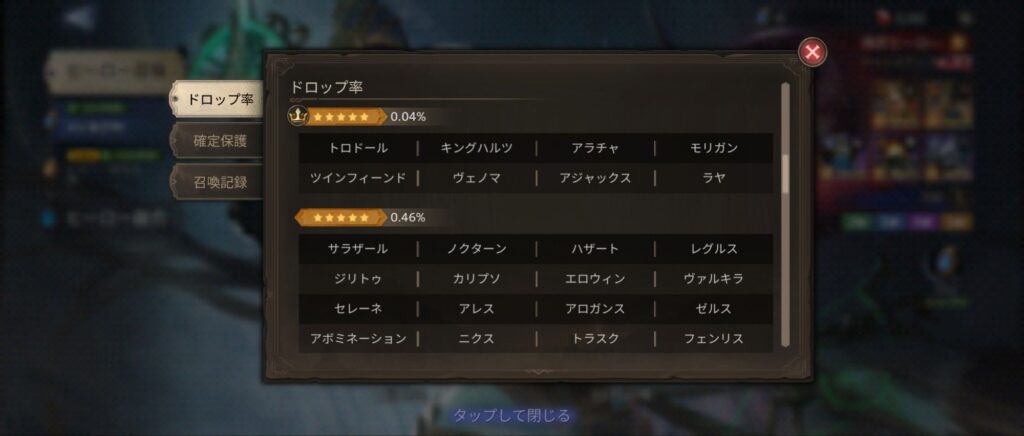Click the ラヤ hero entry
Viewport: 1024px width, 436px height.
714,178
